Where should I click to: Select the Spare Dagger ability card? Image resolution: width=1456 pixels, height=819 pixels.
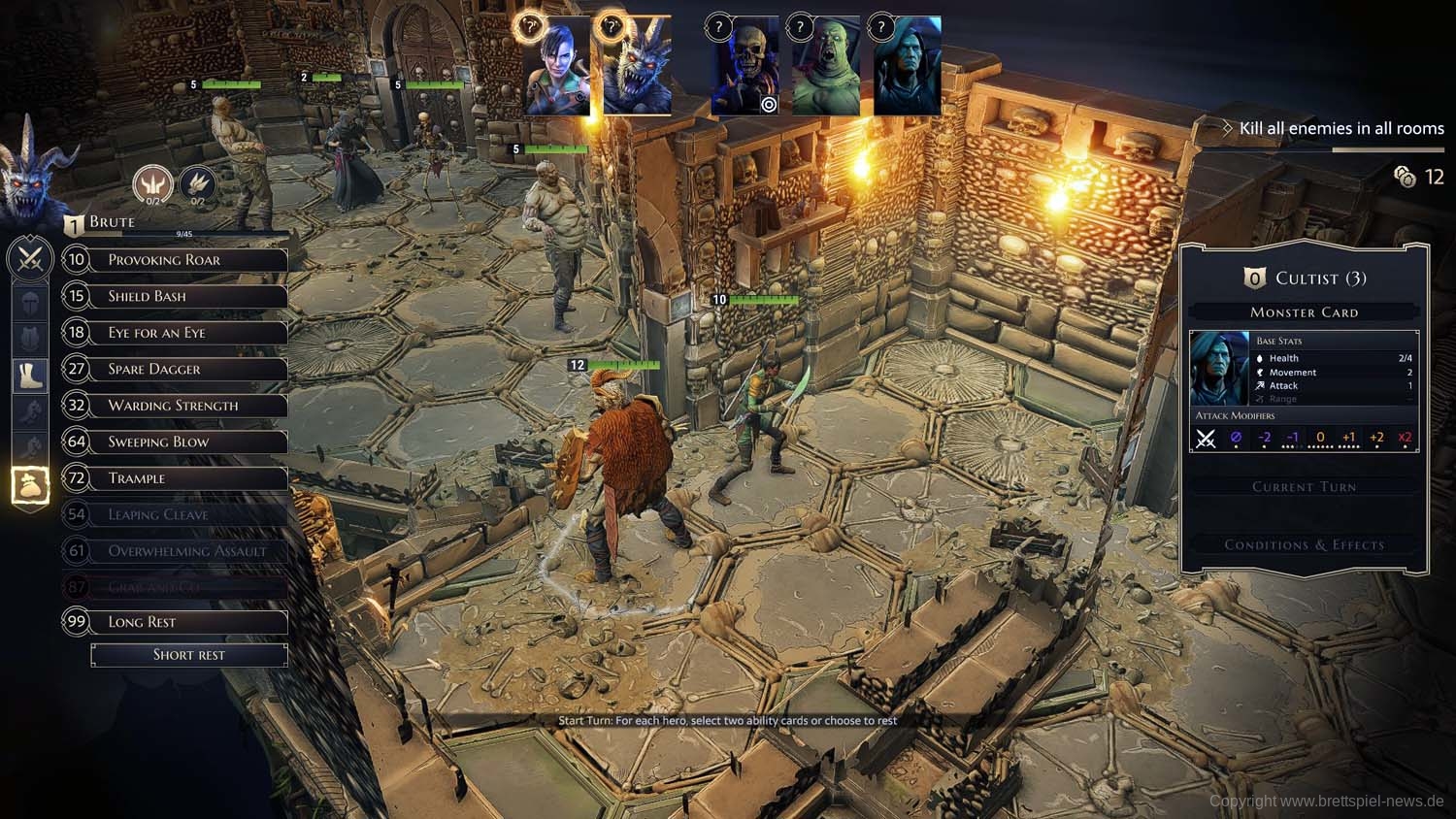[x=175, y=369]
